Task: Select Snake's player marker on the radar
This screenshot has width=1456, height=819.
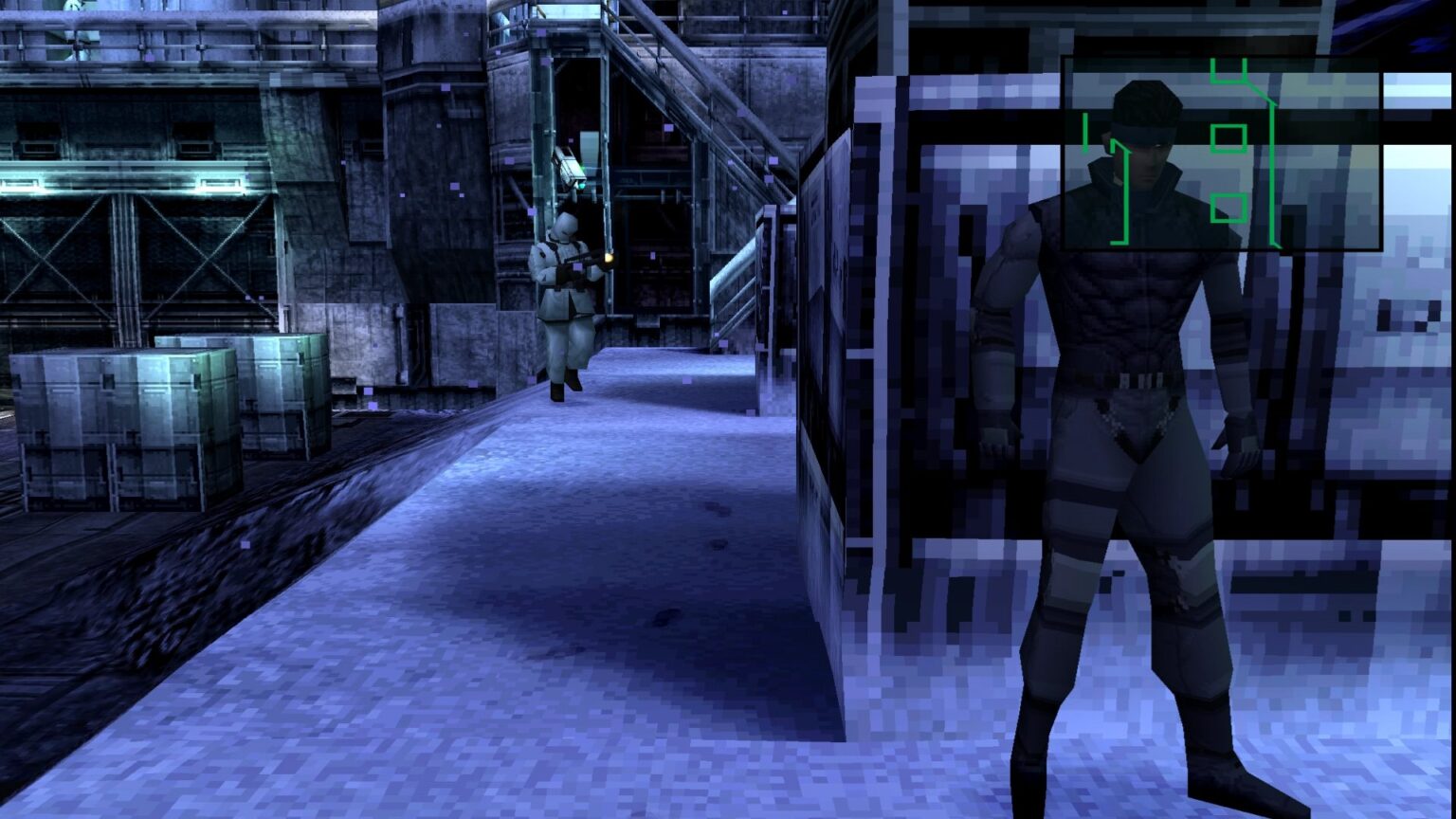Action: click(x=1084, y=133)
